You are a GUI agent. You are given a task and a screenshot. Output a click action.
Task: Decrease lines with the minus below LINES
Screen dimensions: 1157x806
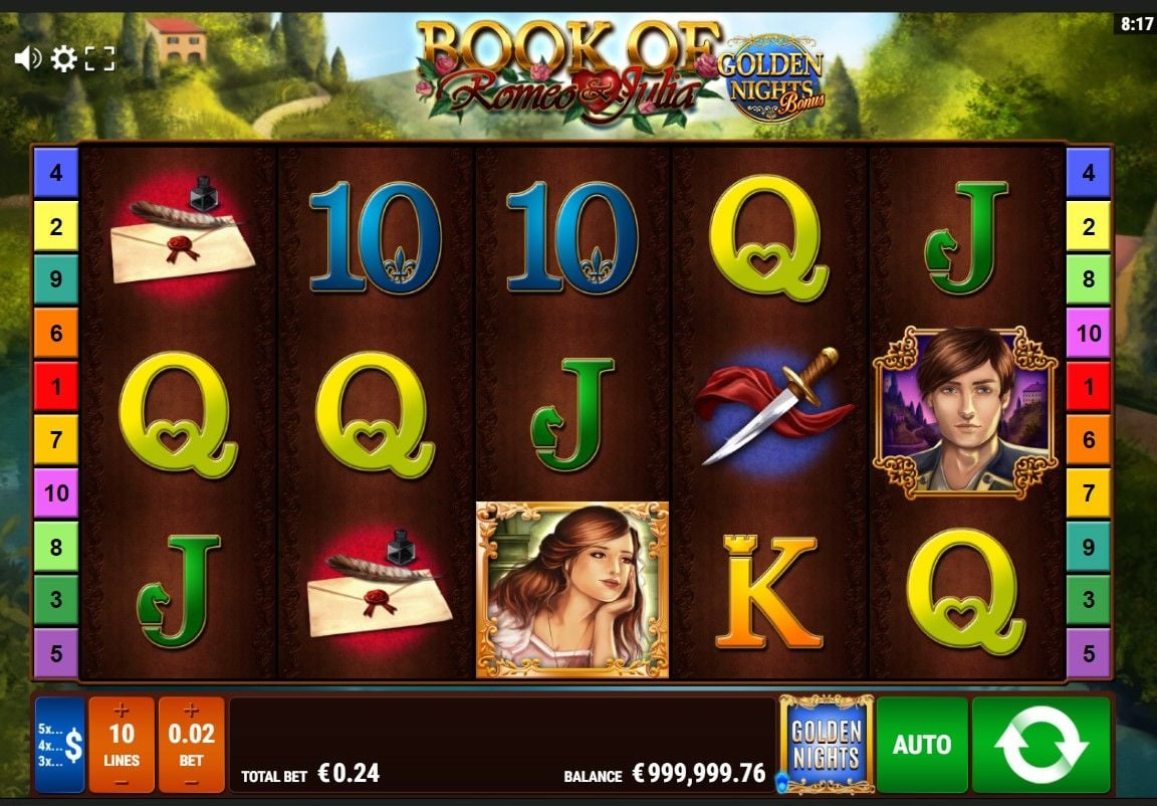[122, 781]
